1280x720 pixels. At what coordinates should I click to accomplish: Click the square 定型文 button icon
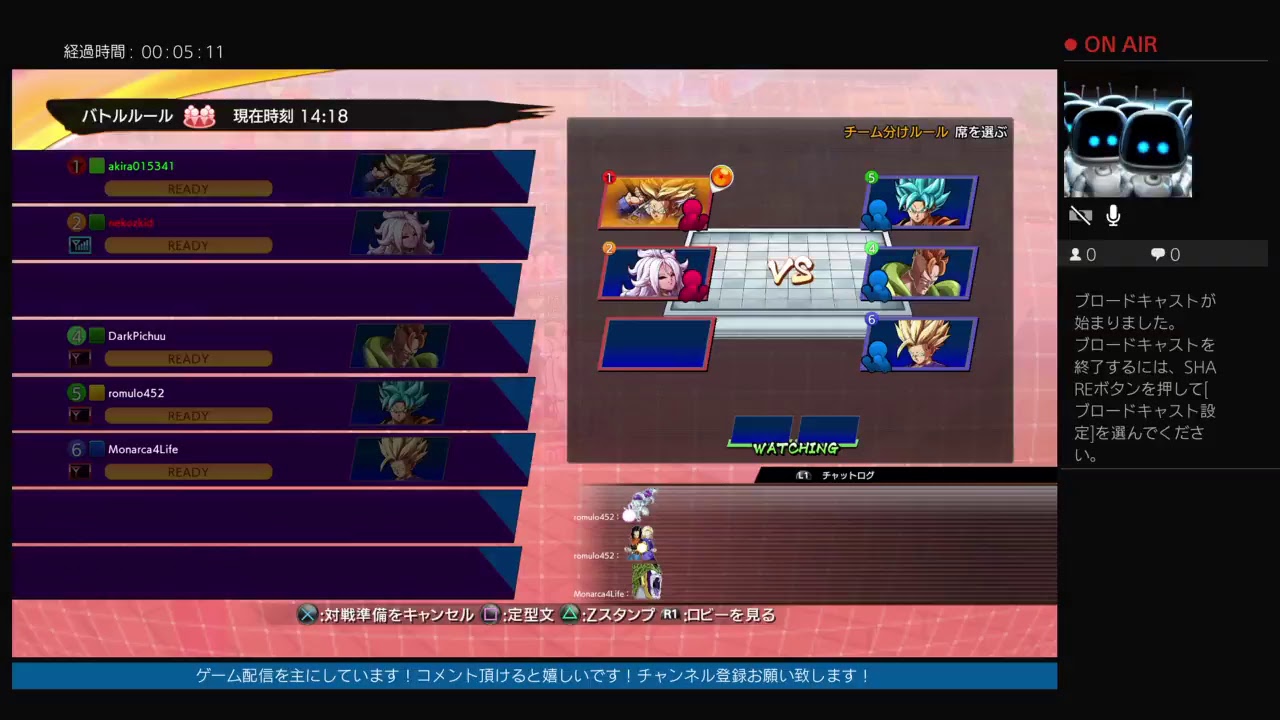490,615
